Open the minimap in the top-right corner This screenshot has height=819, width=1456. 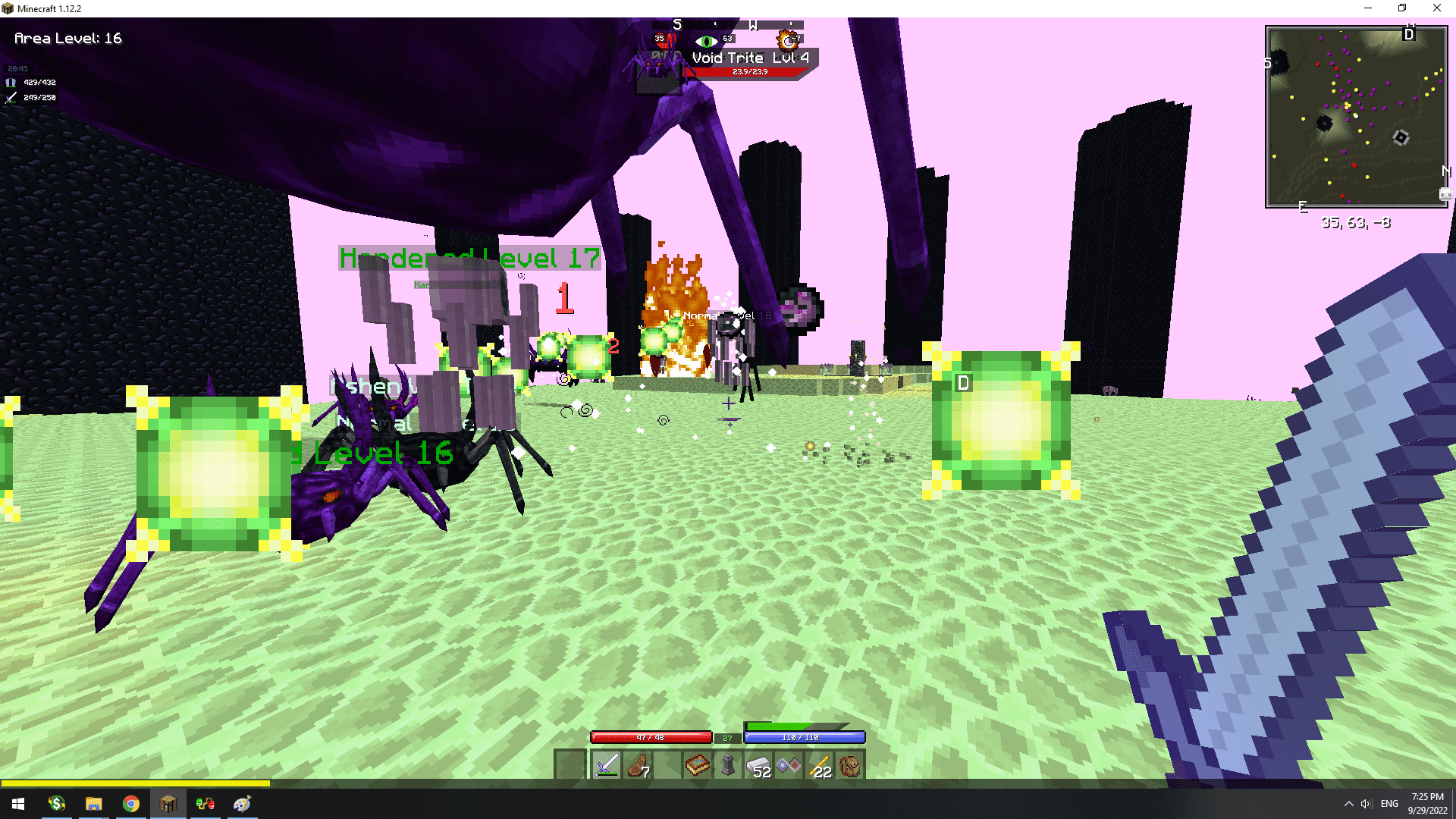click(1357, 117)
